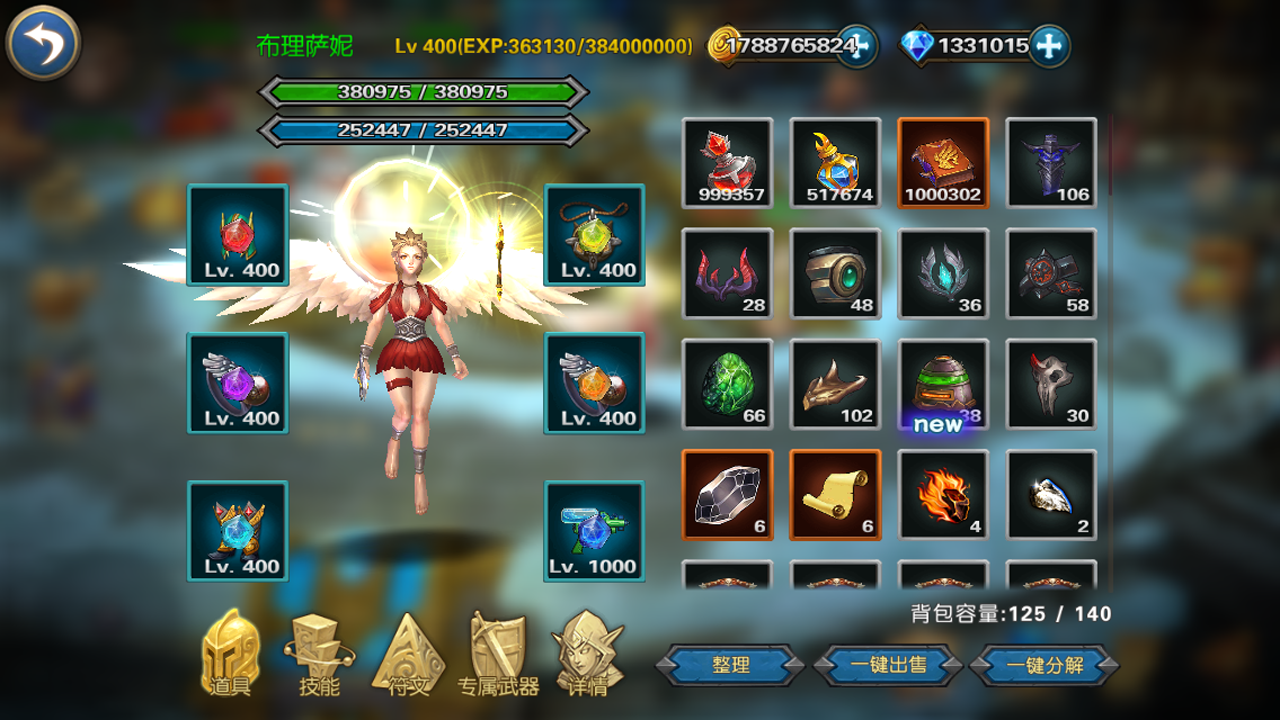Switch to the 专属武器 exclusive weapon tab
This screenshot has height=720, width=1280.
click(499, 660)
